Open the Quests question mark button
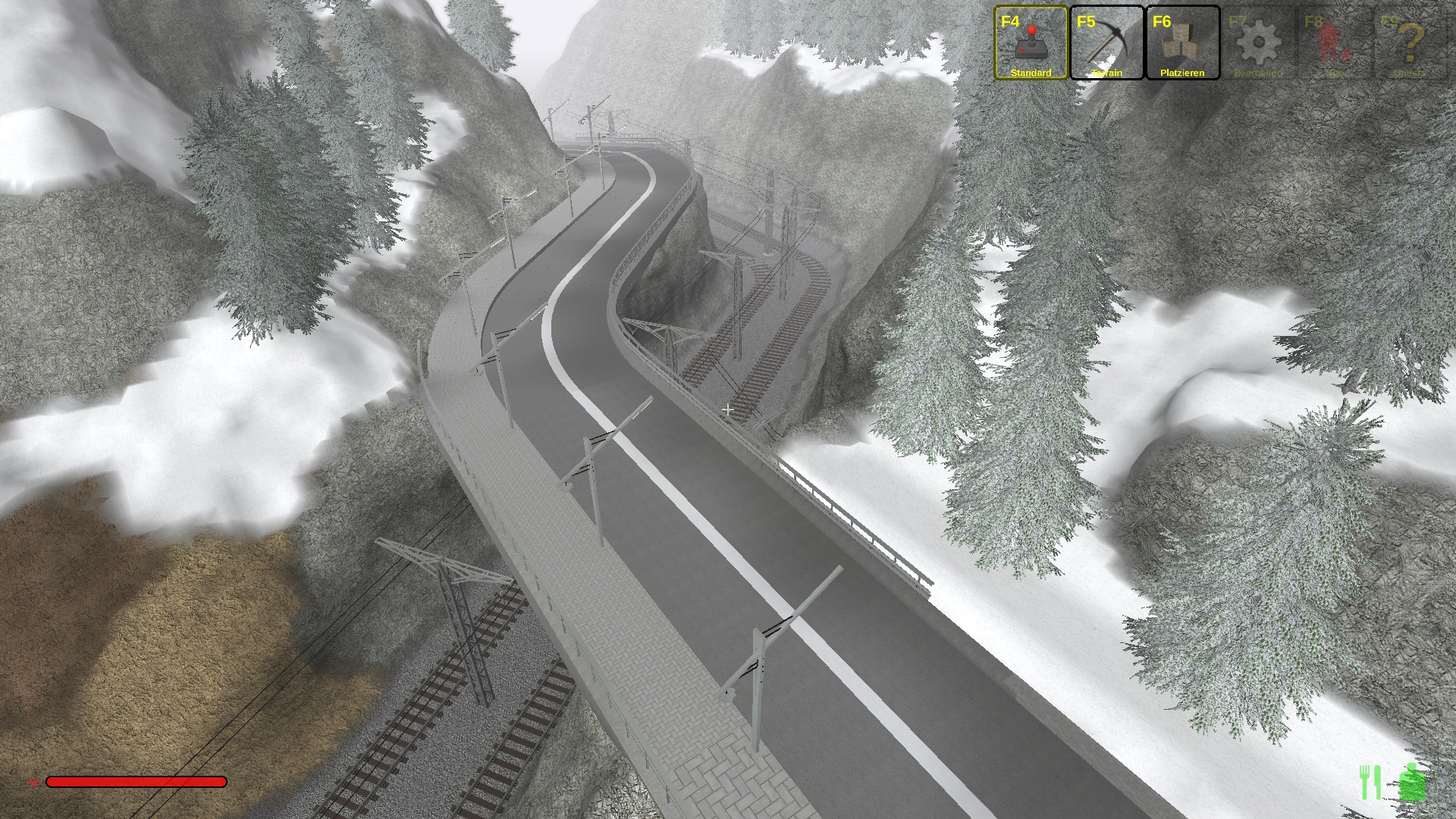Screen dimensions: 1456x819 coord(1410,42)
